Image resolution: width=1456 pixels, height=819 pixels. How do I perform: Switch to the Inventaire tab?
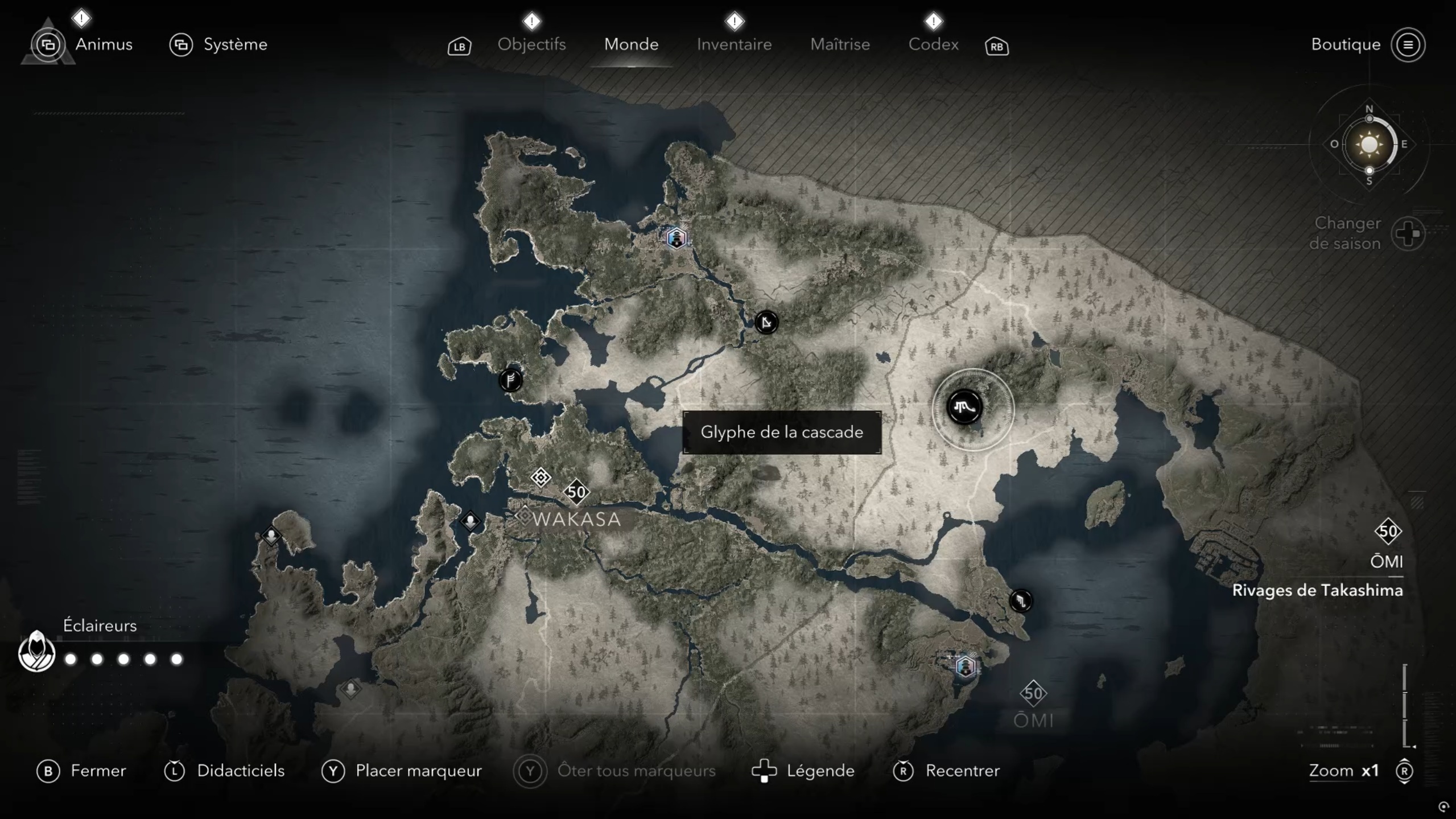pos(734,44)
